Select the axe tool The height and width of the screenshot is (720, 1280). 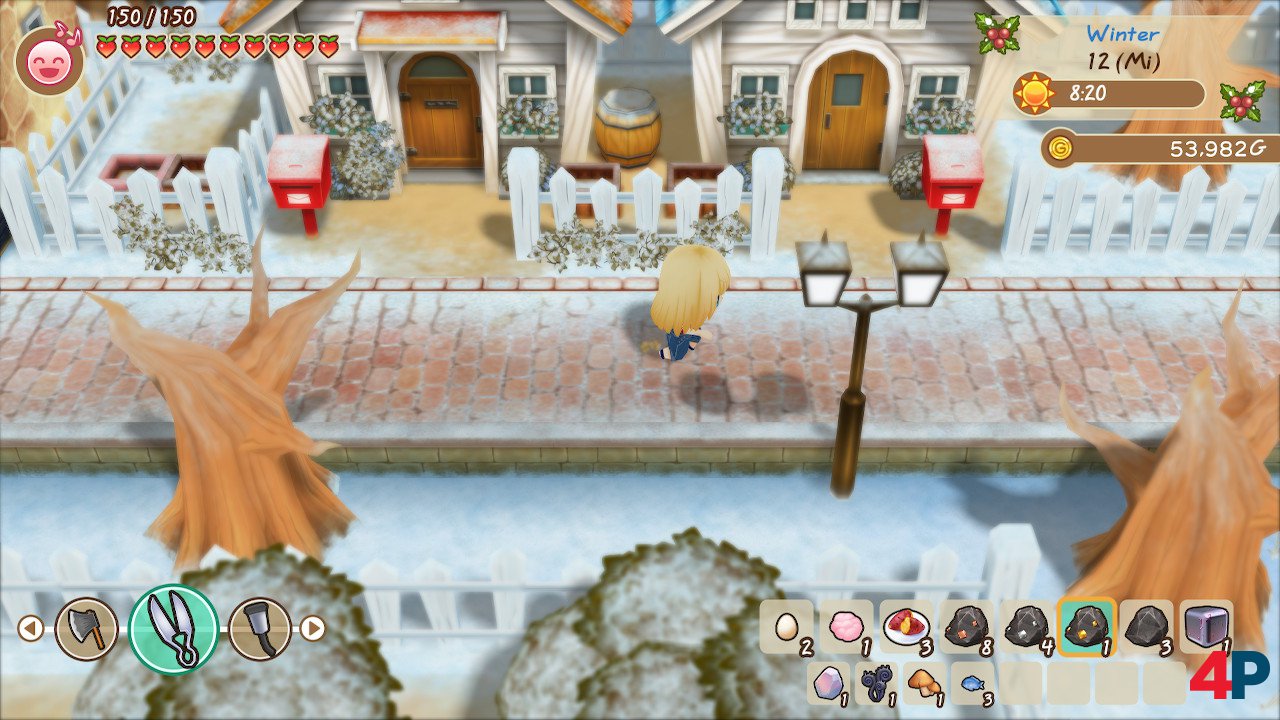click(86, 628)
